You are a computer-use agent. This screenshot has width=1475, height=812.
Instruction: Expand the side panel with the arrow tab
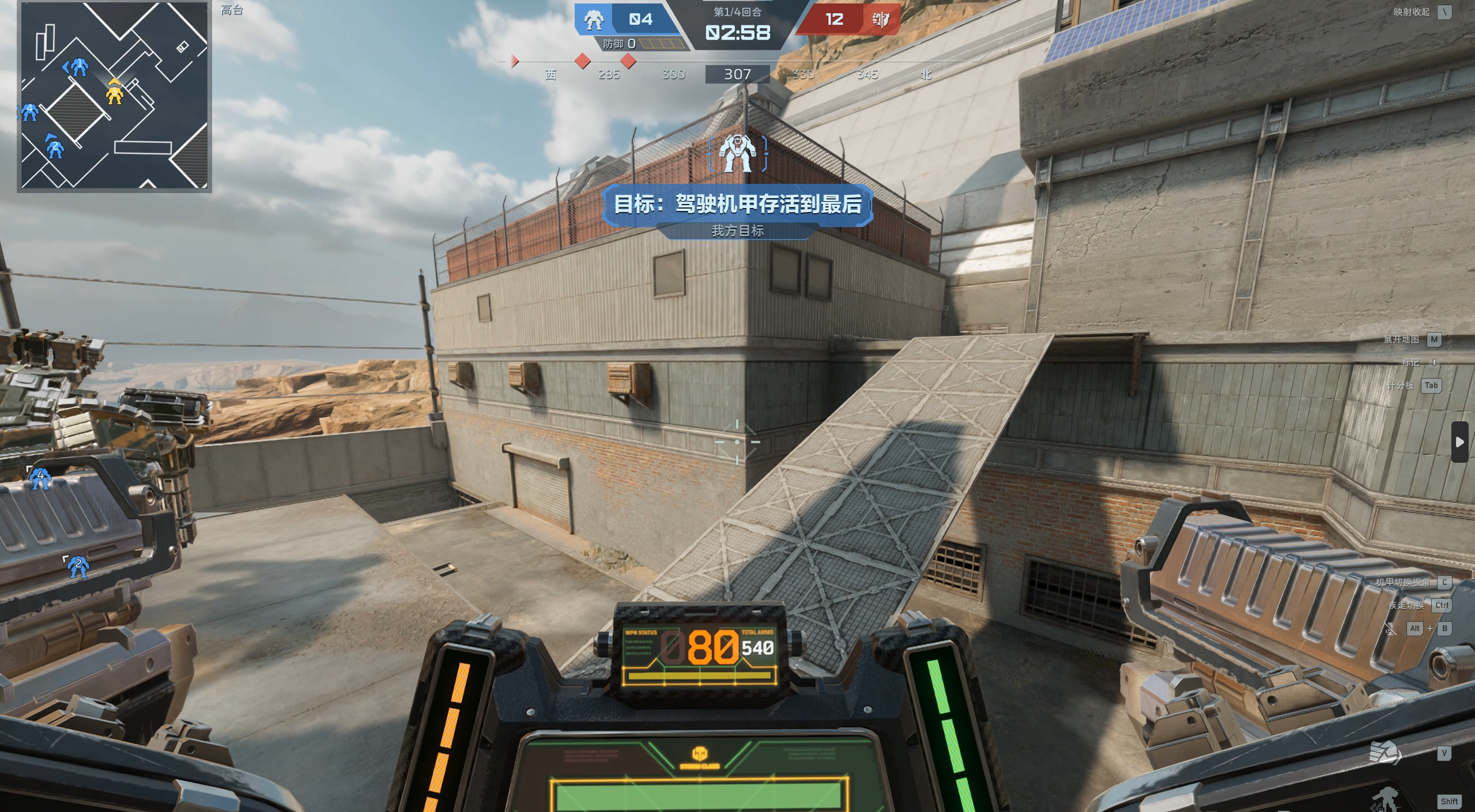[1459, 442]
